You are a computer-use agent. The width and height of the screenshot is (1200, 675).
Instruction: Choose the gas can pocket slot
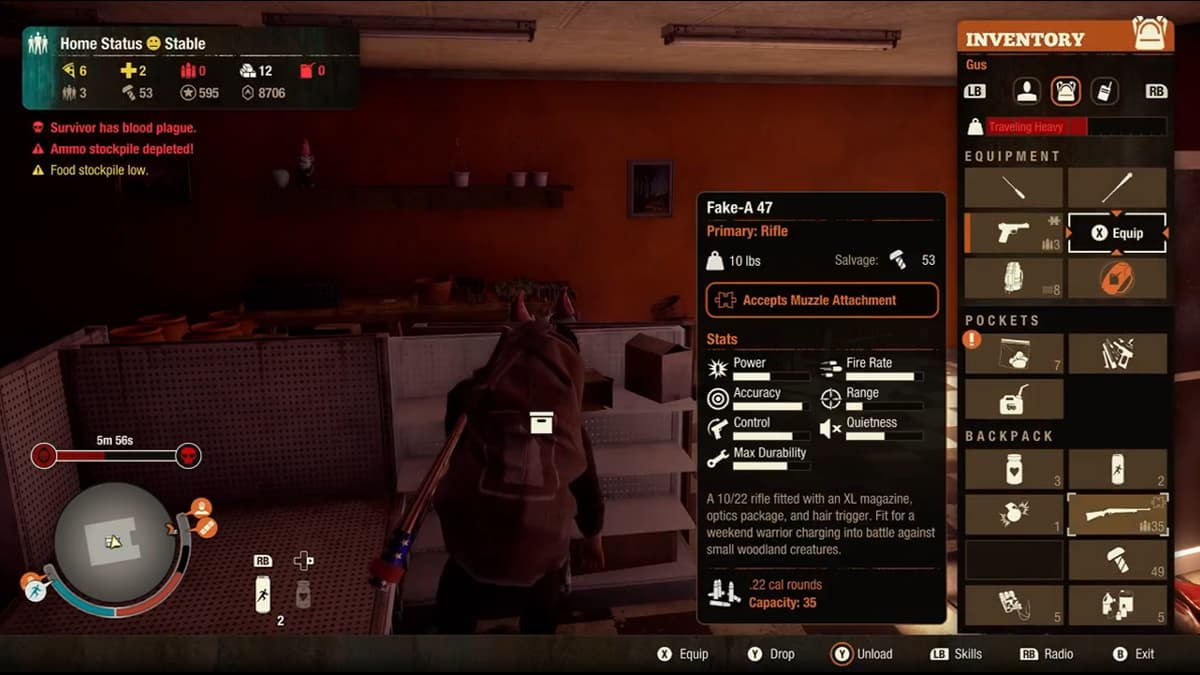(x=1014, y=399)
